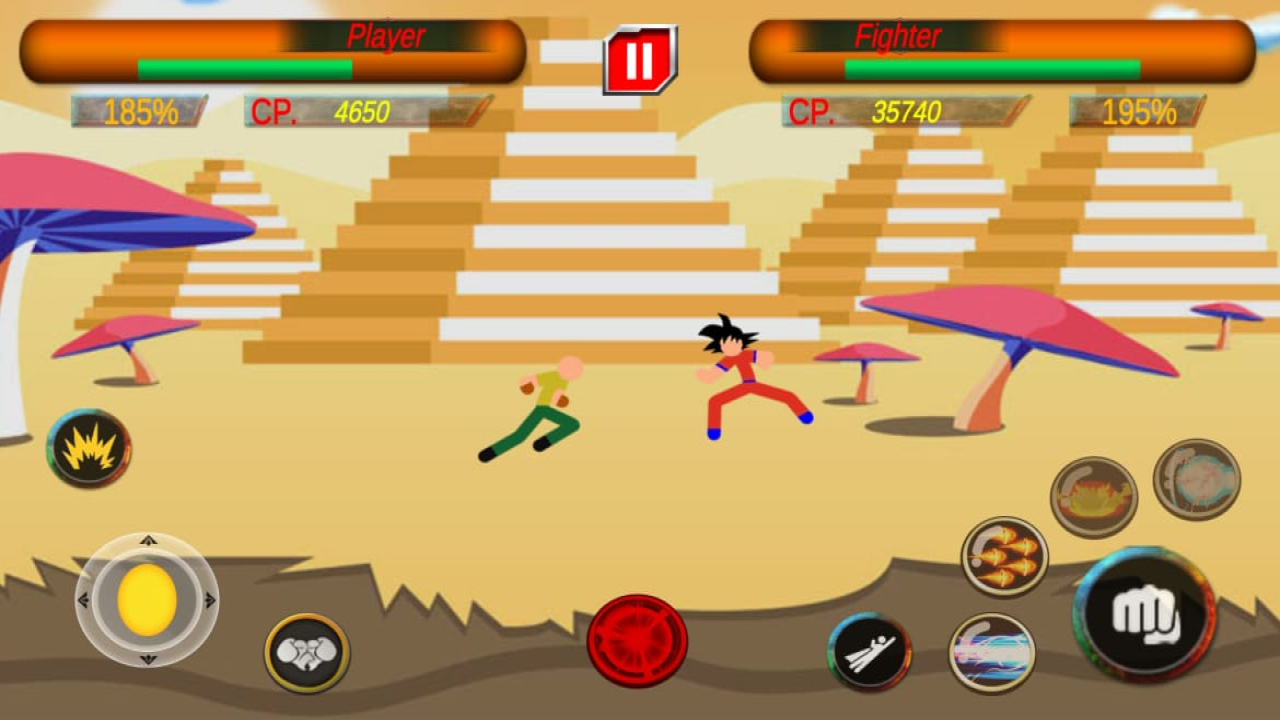The image size is (1280, 720).
Task: Click the Fighter green health bar
Action: coord(990,67)
